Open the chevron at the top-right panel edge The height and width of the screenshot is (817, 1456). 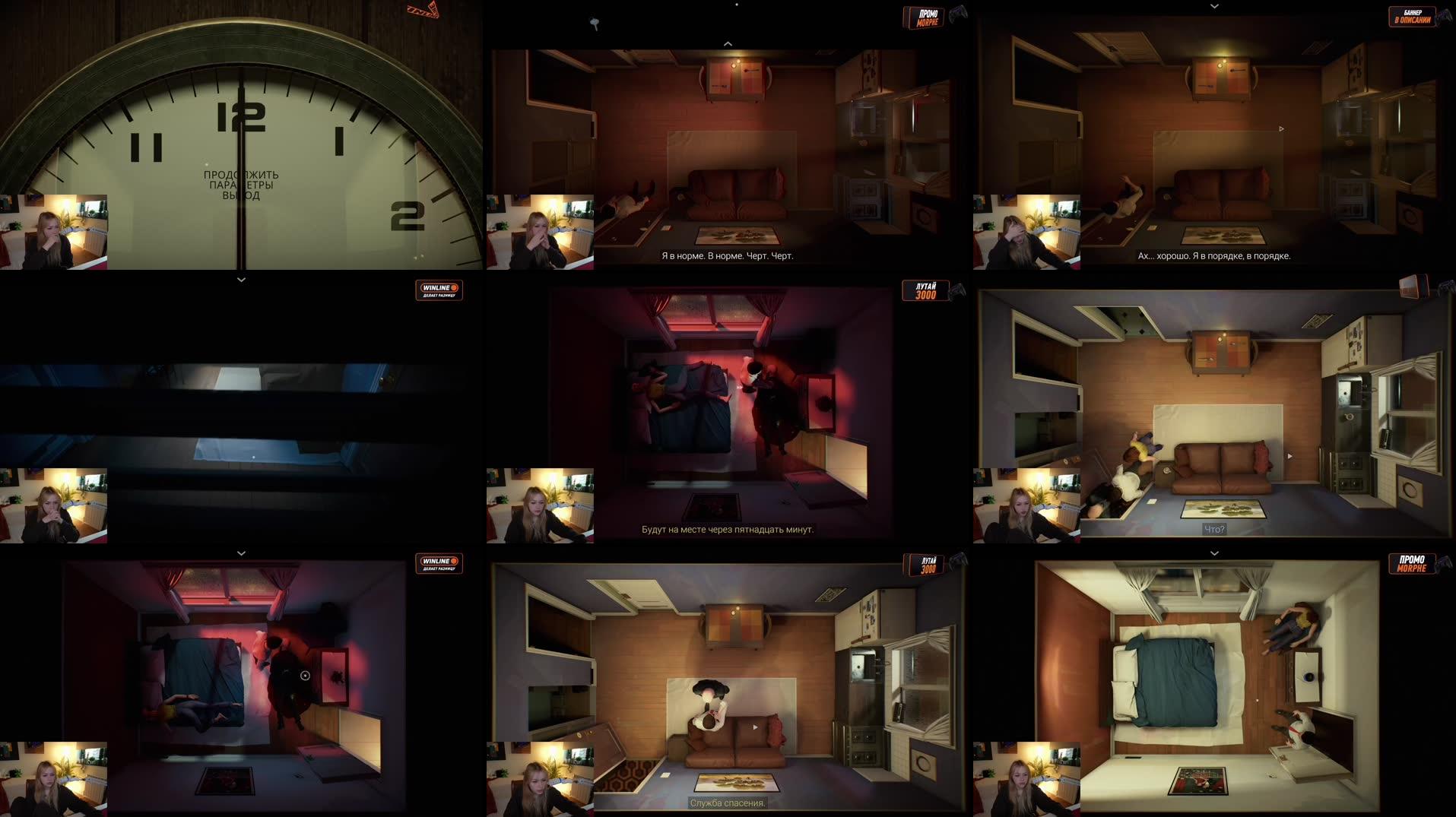click(x=1213, y=5)
